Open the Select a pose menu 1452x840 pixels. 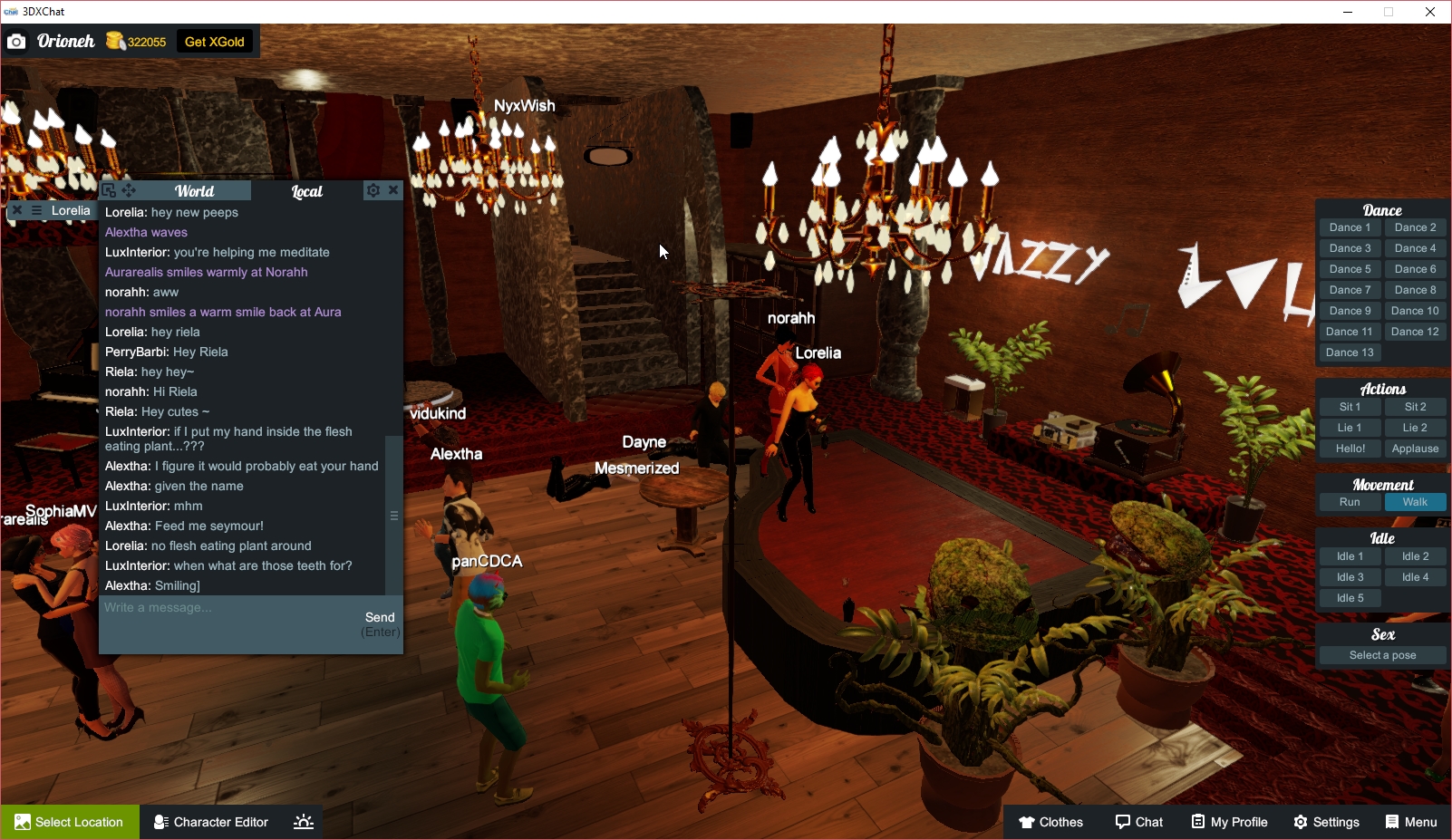[1382, 654]
